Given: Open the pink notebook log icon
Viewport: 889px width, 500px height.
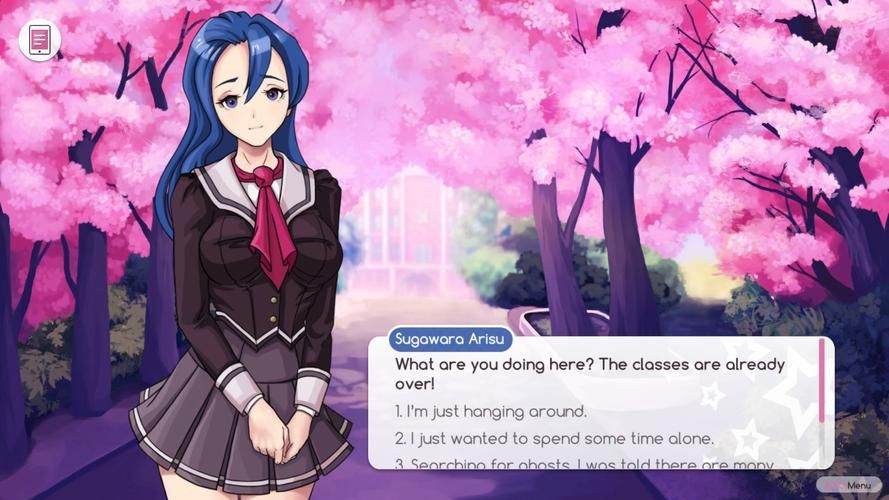Looking at the screenshot, I should 40,40.
